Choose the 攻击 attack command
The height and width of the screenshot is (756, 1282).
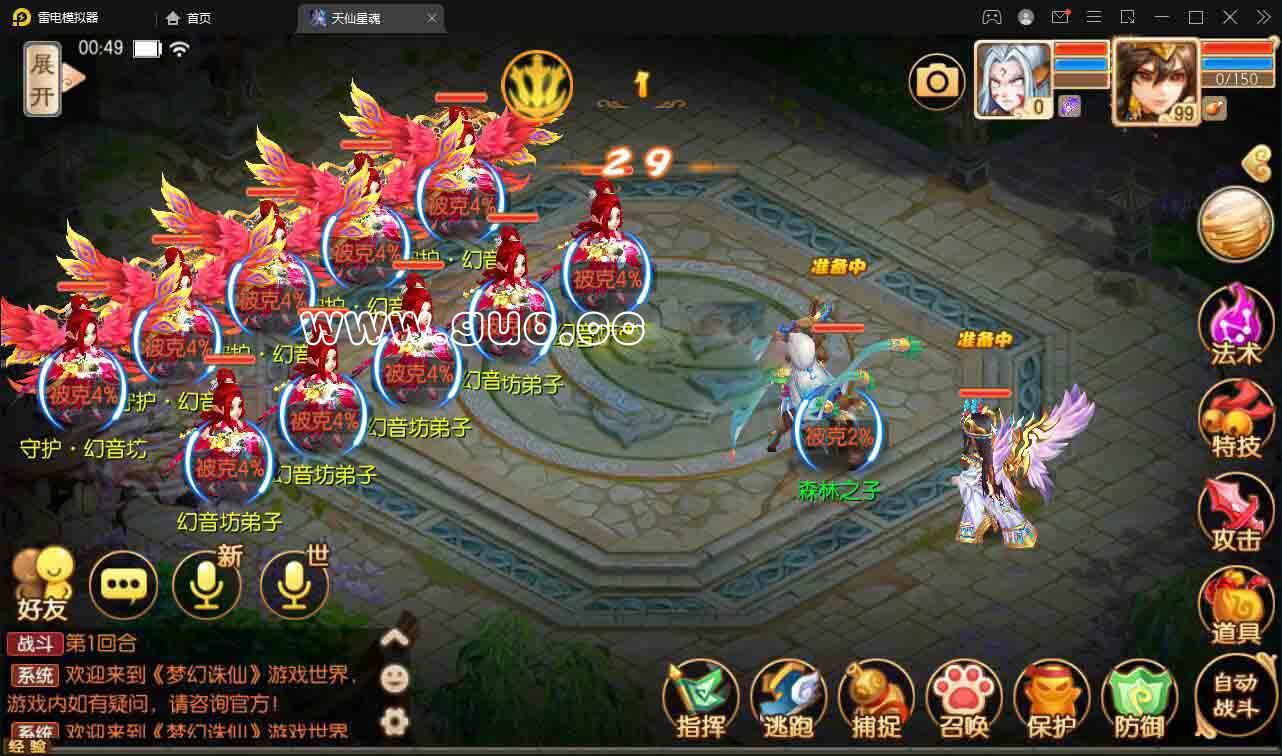pos(1235,512)
